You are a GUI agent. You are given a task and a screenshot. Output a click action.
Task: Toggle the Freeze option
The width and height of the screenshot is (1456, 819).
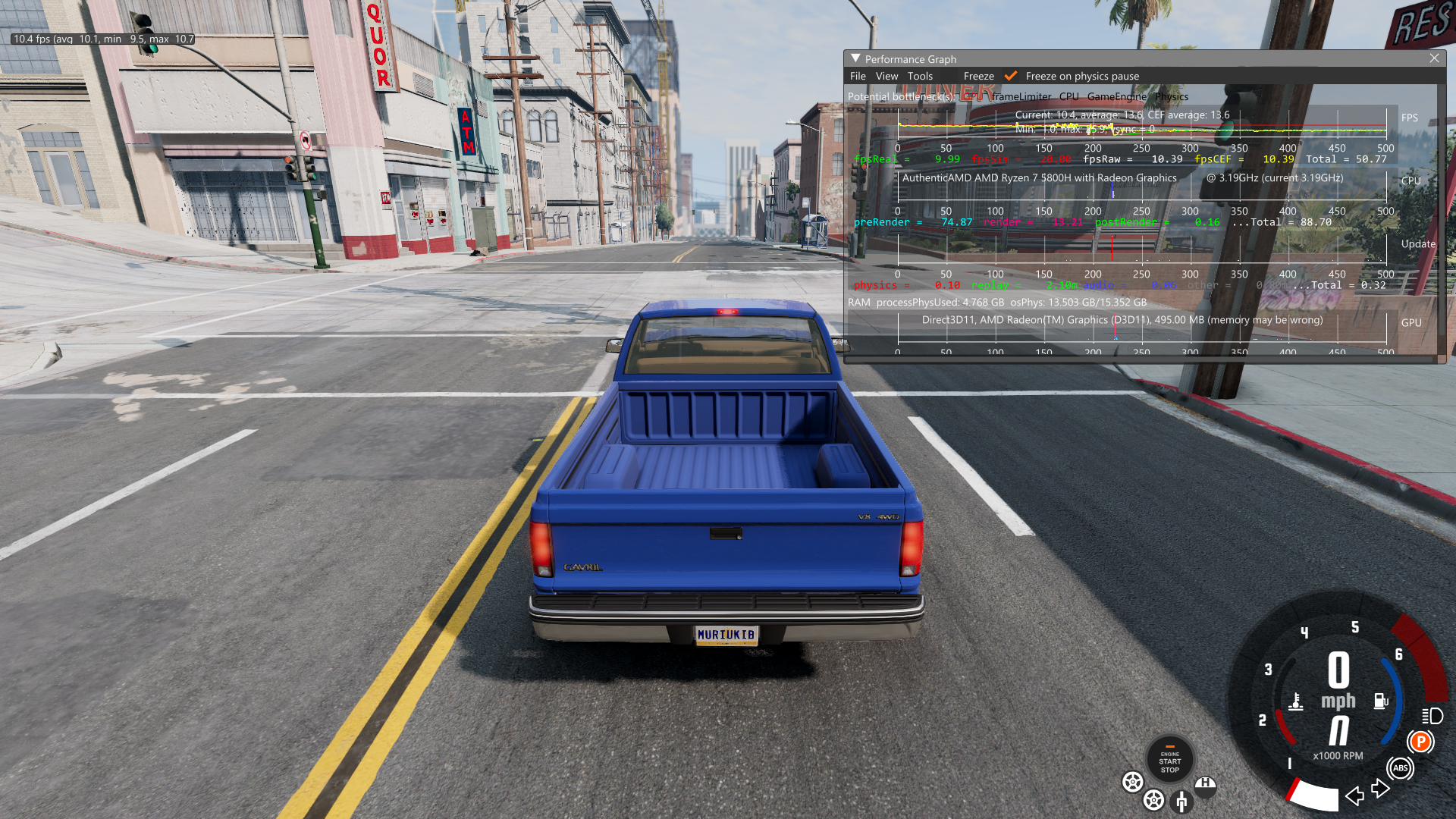point(978,76)
